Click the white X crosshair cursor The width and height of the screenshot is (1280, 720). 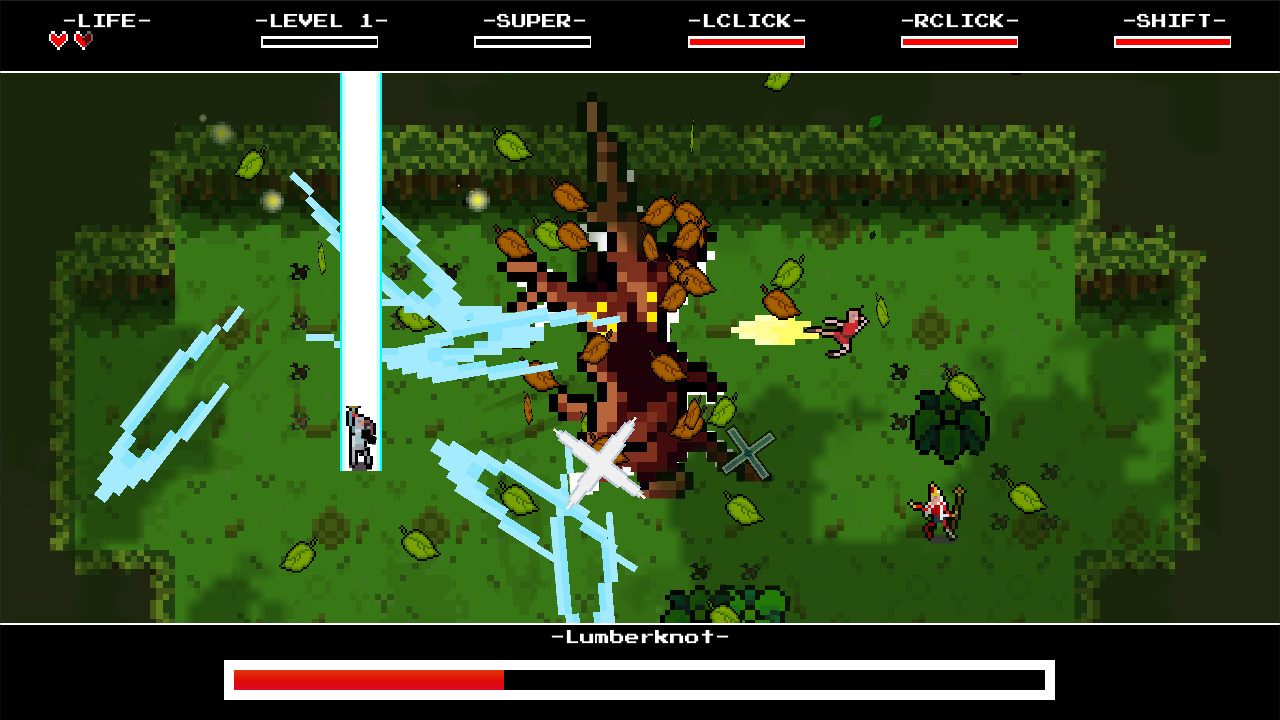click(x=599, y=458)
